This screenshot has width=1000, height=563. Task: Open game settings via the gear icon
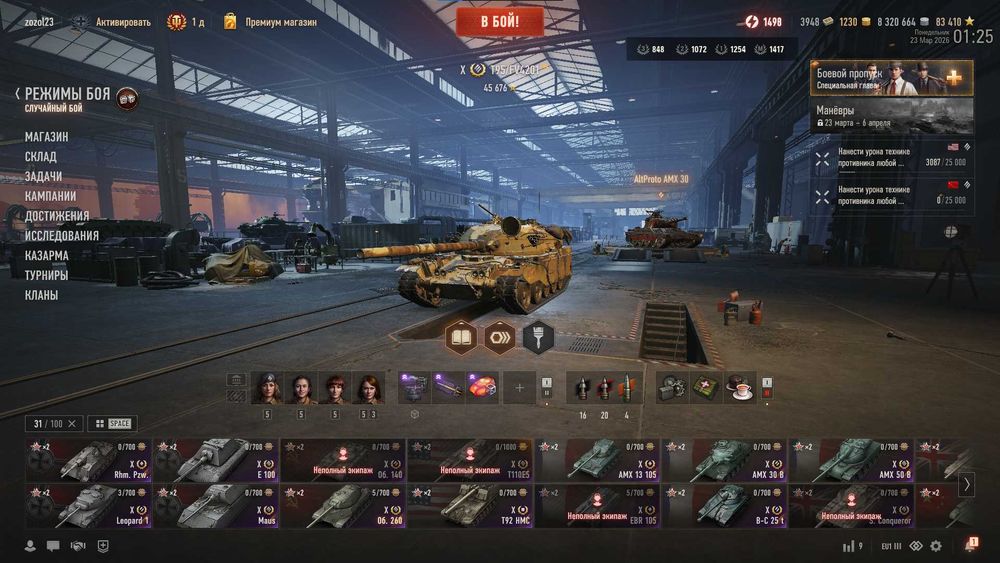coord(936,546)
